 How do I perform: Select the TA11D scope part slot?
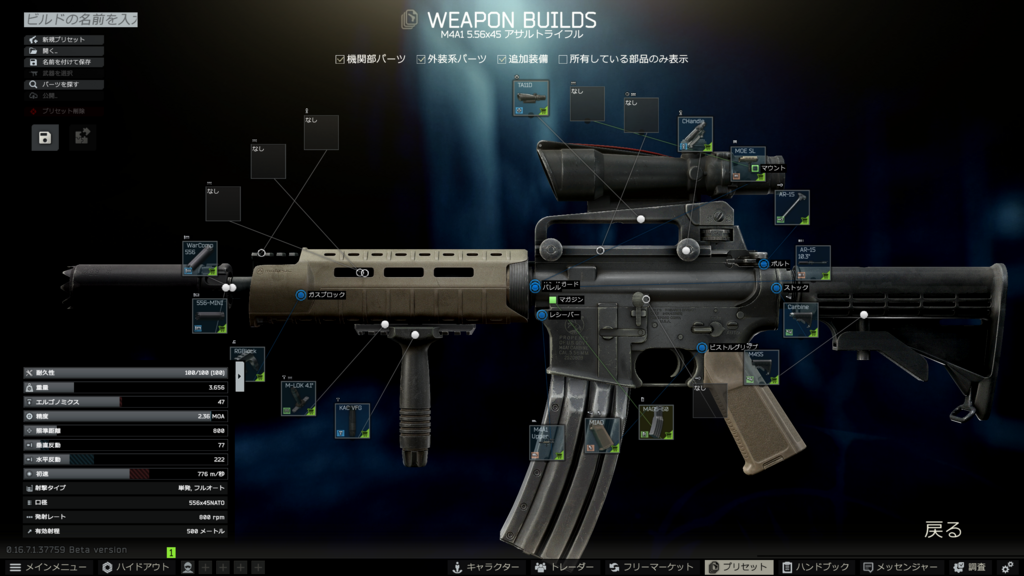tap(531, 99)
